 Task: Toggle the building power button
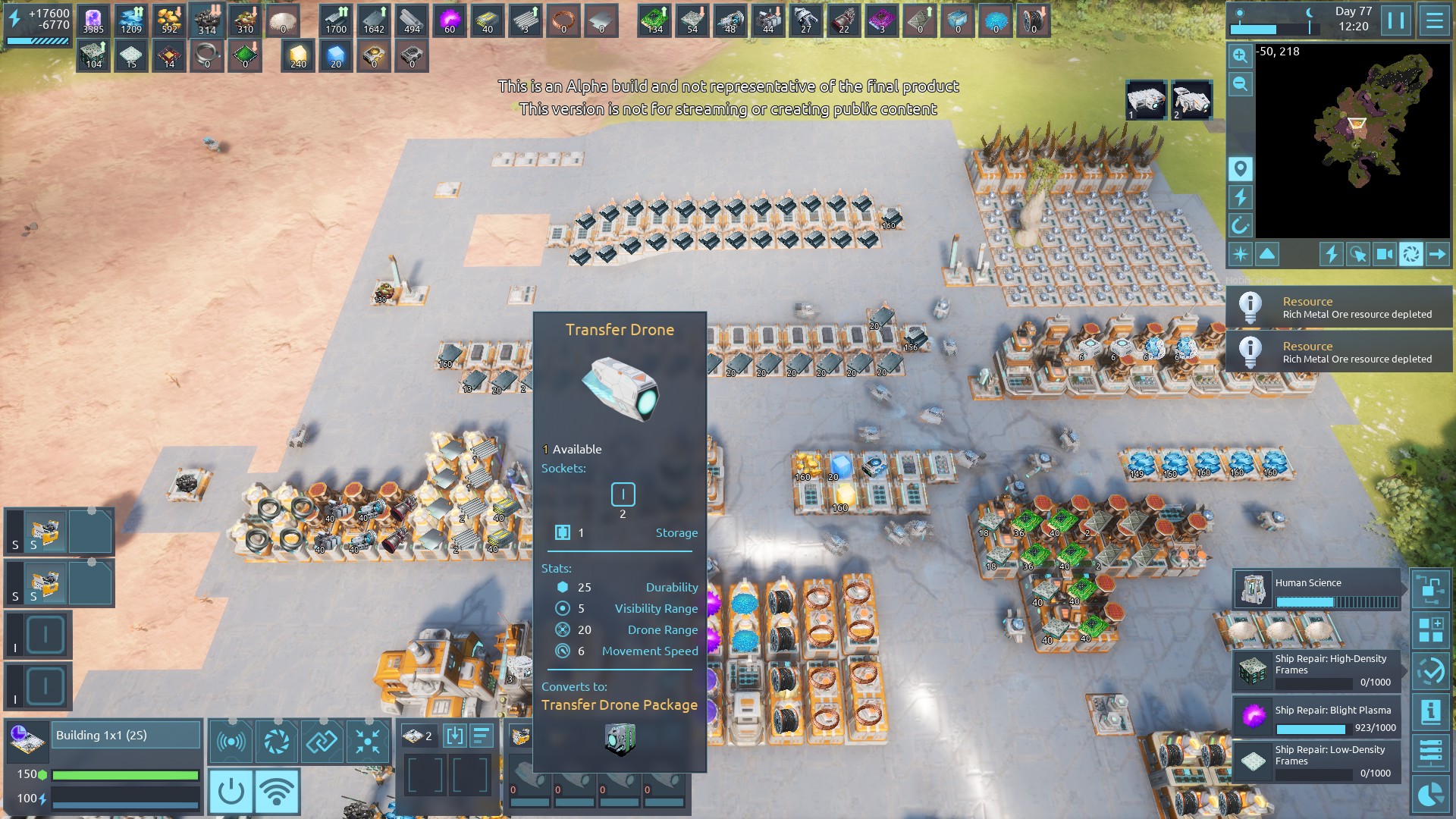click(231, 792)
